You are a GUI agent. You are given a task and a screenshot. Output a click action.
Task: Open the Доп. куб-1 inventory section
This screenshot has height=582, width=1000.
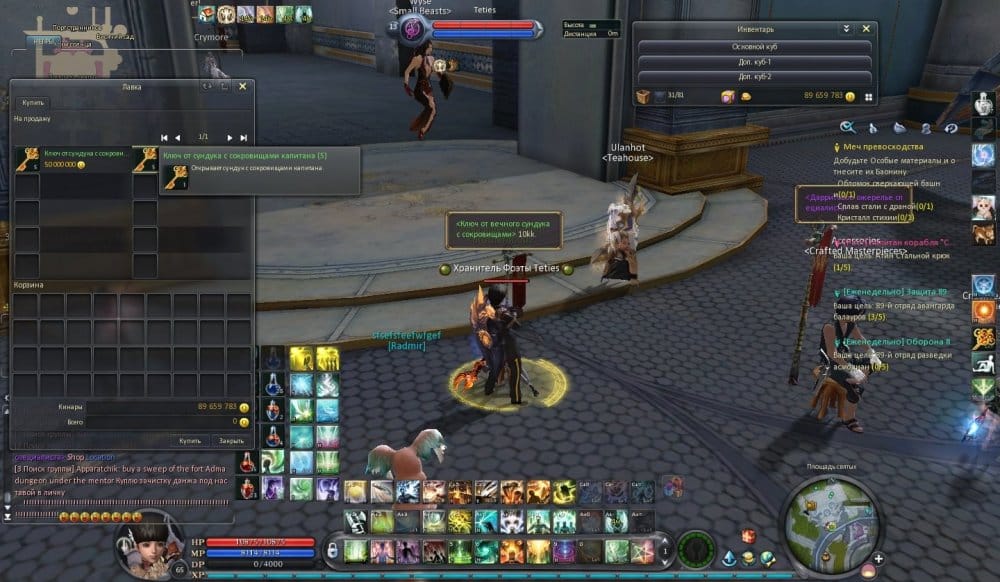754,62
